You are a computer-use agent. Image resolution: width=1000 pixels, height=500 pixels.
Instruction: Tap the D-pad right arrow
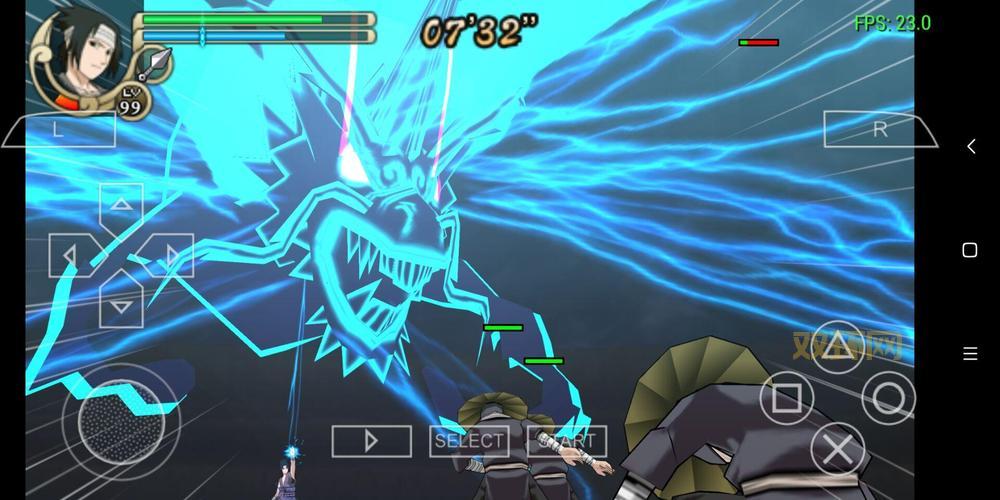[x=171, y=255]
